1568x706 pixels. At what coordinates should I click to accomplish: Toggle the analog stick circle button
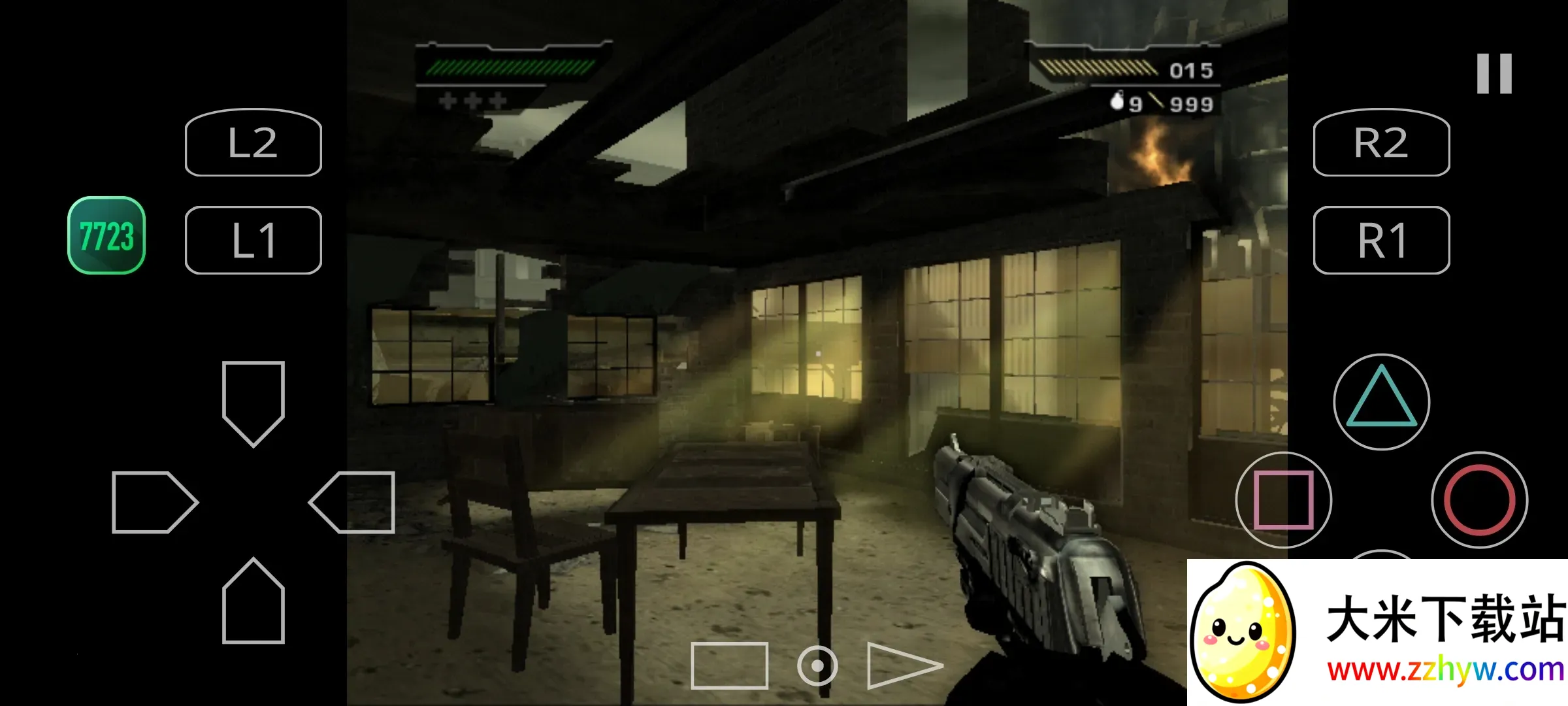point(817,665)
